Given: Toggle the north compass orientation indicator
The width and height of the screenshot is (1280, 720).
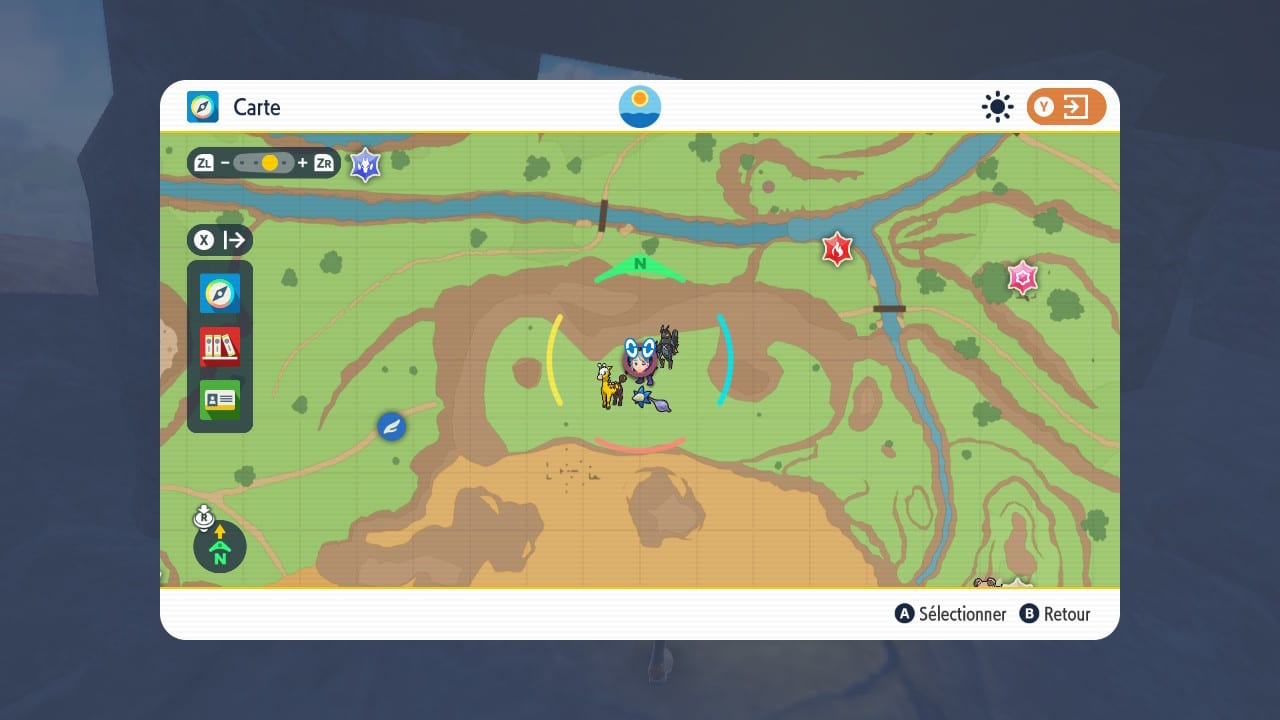Looking at the screenshot, I should tap(220, 546).
